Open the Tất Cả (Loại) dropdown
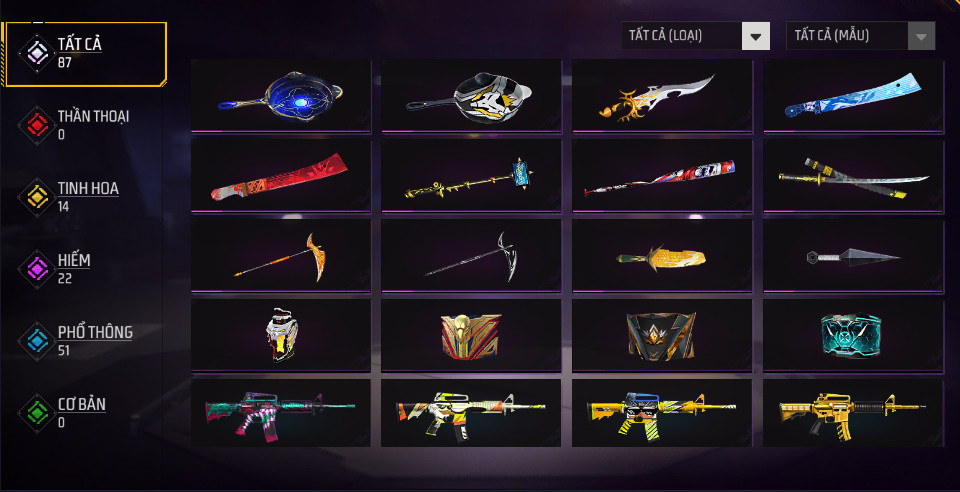Image resolution: width=960 pixels, height=492 pixels. click(695, 36)
